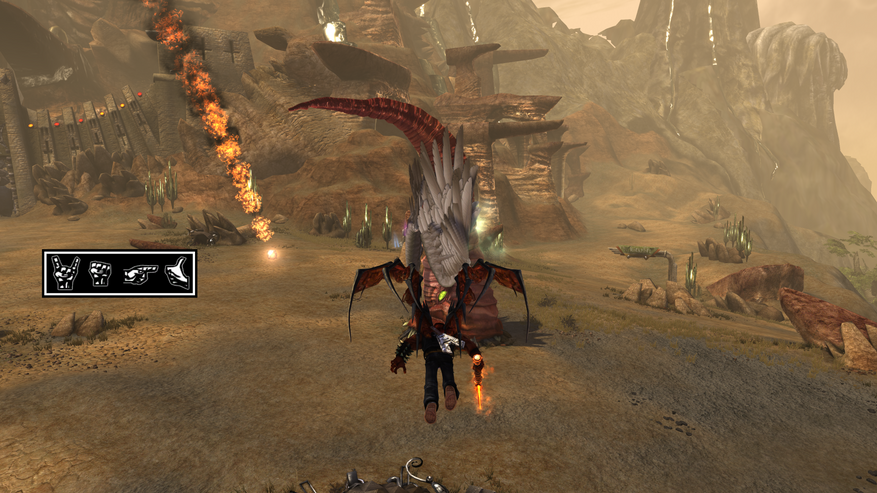Select the rock horns hand command
This screenshot has width=877, height=493.
(x=65, y=273)
